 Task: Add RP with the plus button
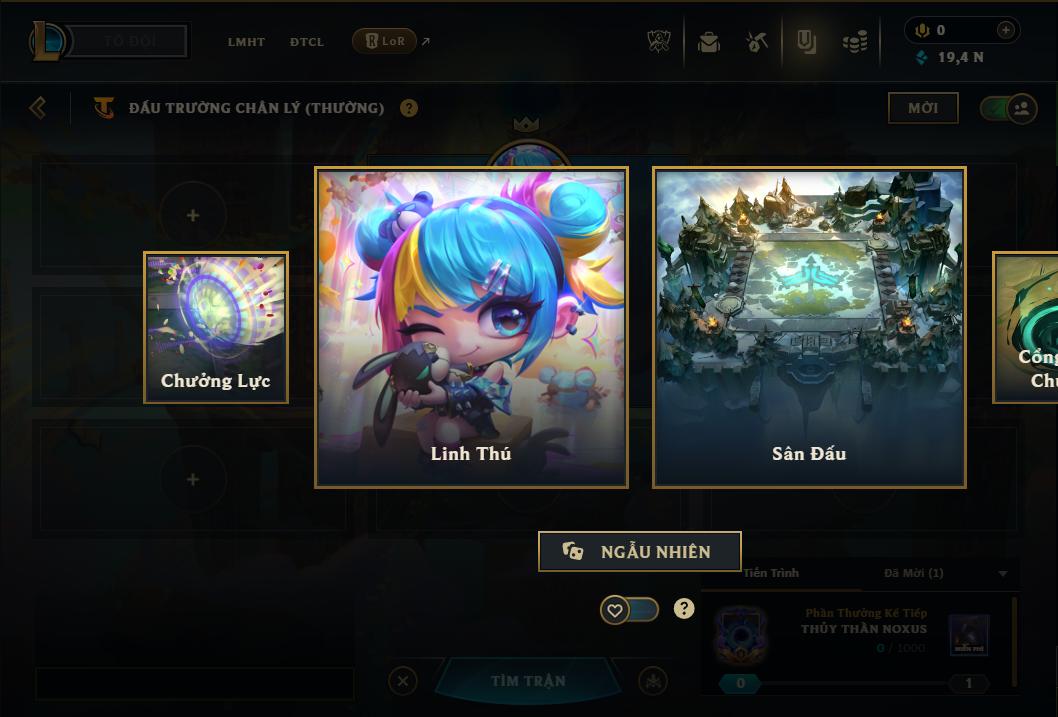(x=1006, y=30)
